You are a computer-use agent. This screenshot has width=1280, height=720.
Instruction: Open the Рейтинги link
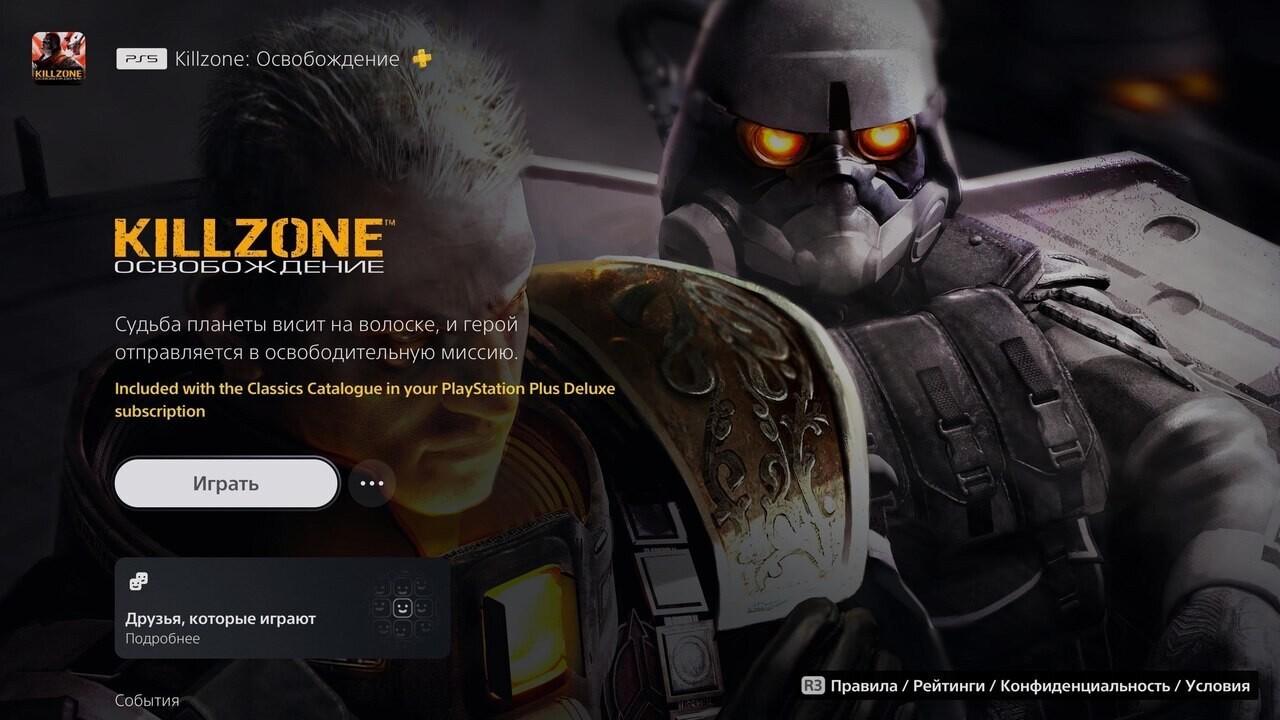pyautogui.click(x=950, y=688)
